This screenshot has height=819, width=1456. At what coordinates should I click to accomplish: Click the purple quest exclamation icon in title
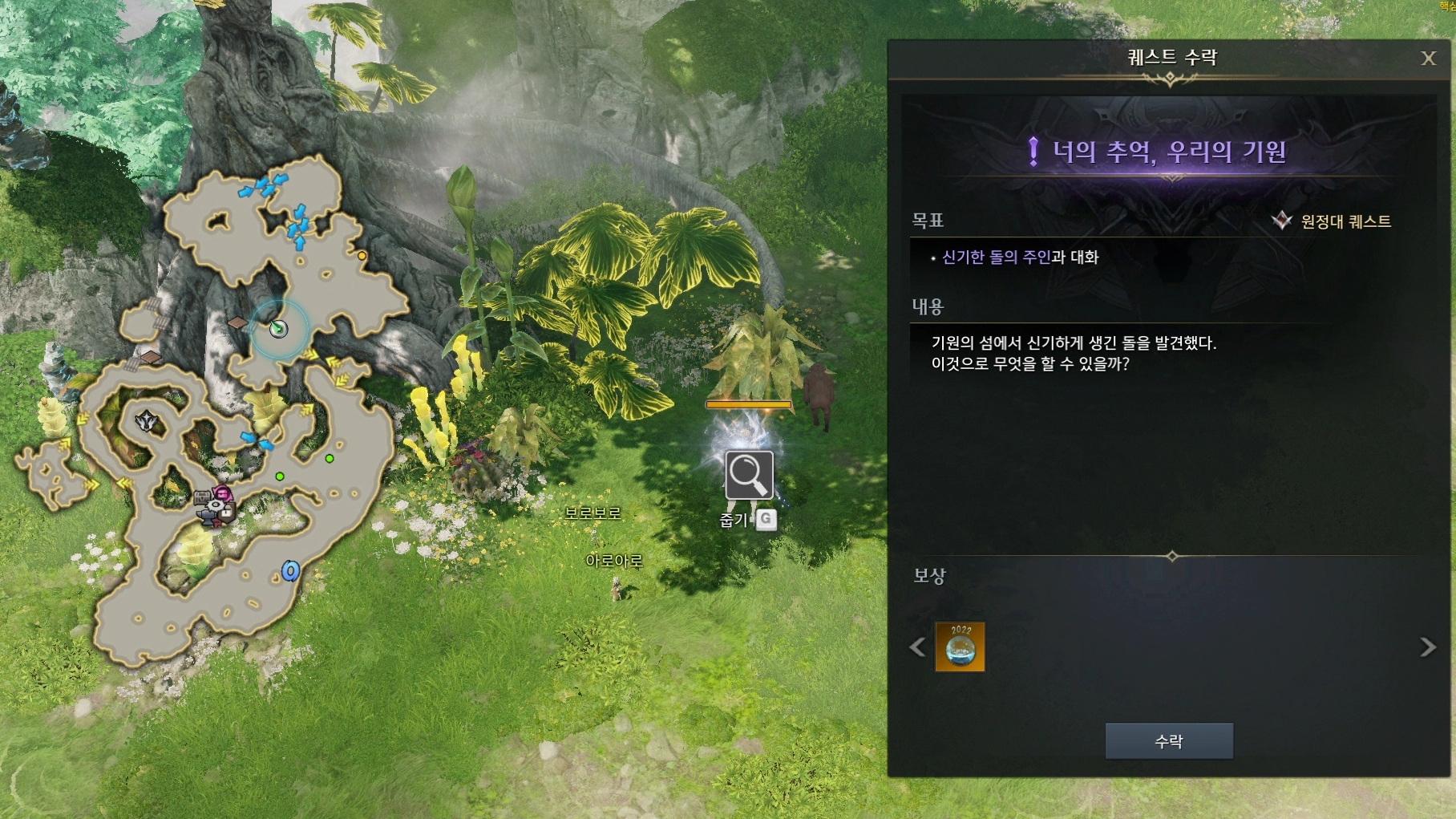pos(1034,152)
